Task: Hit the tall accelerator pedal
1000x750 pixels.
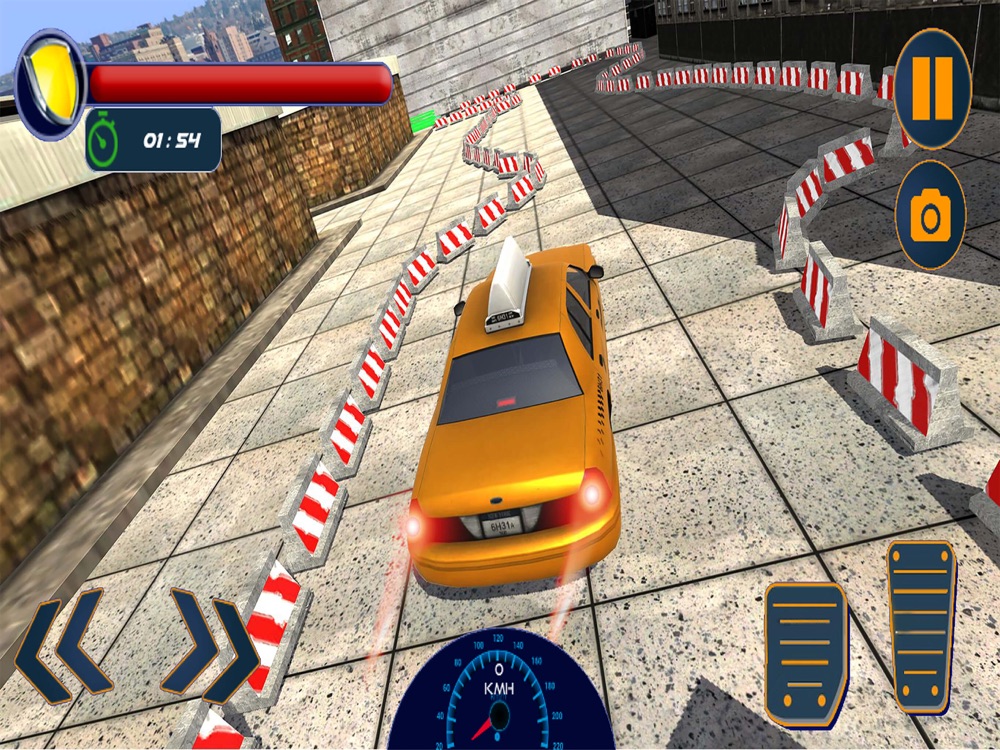Action: pyautogui.click(x=921, y=626)
